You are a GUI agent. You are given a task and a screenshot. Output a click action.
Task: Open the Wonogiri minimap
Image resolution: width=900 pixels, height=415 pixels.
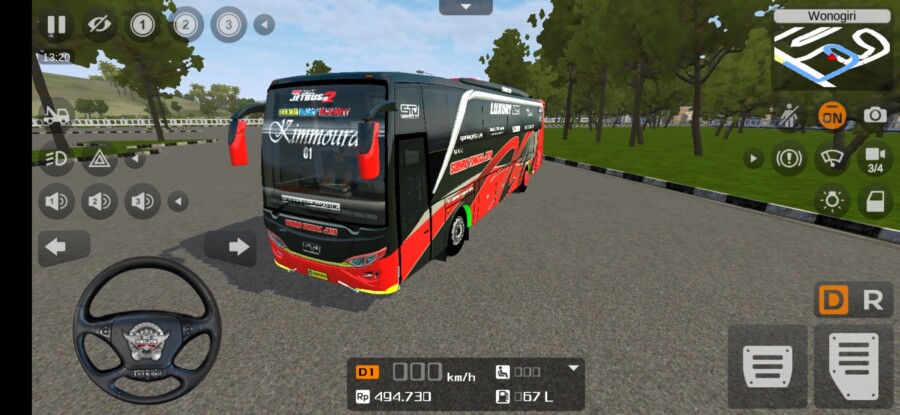[832, 48]
